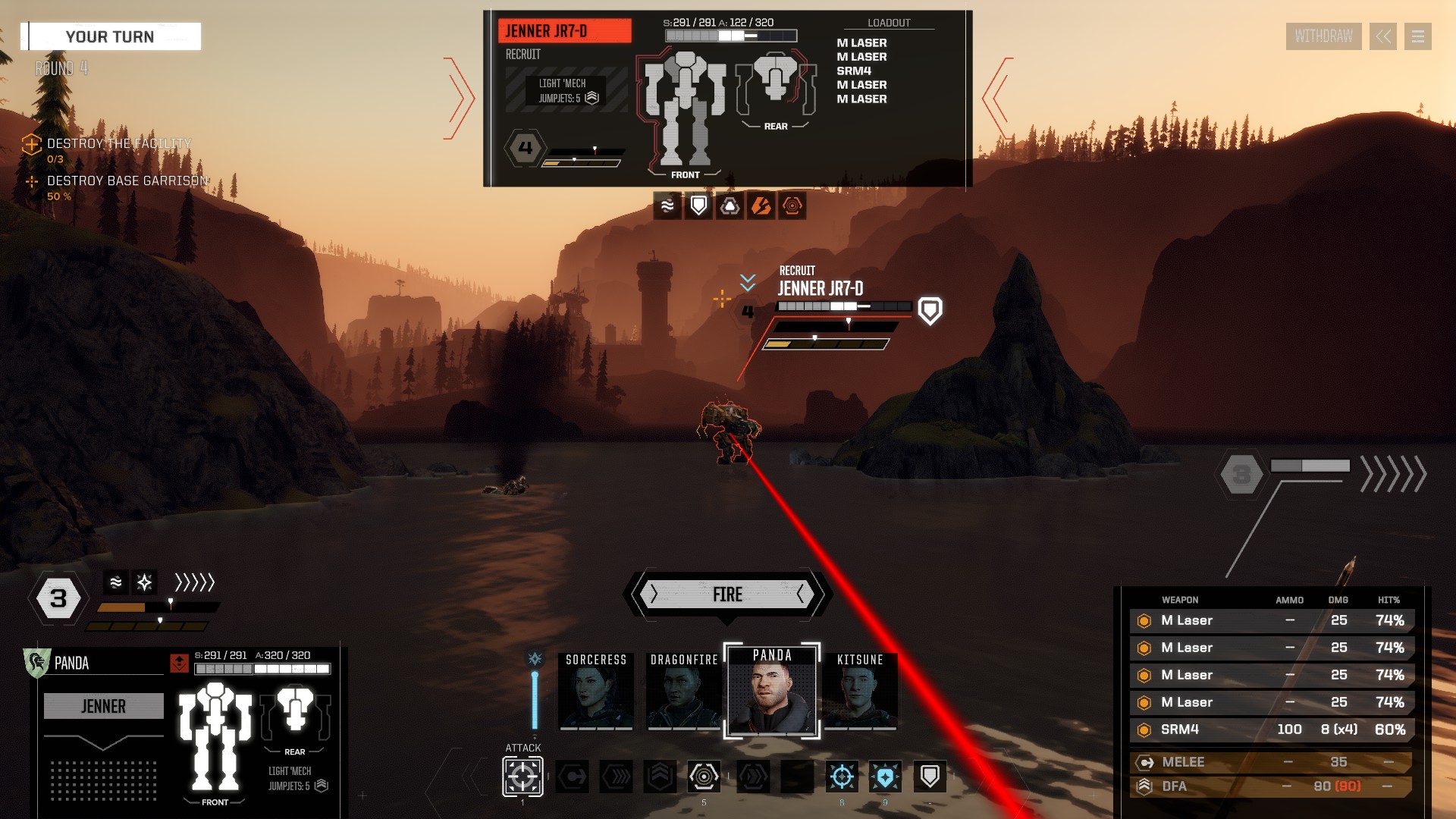
Task: Click the WITHDRAW button
Action: point(1323,36)
